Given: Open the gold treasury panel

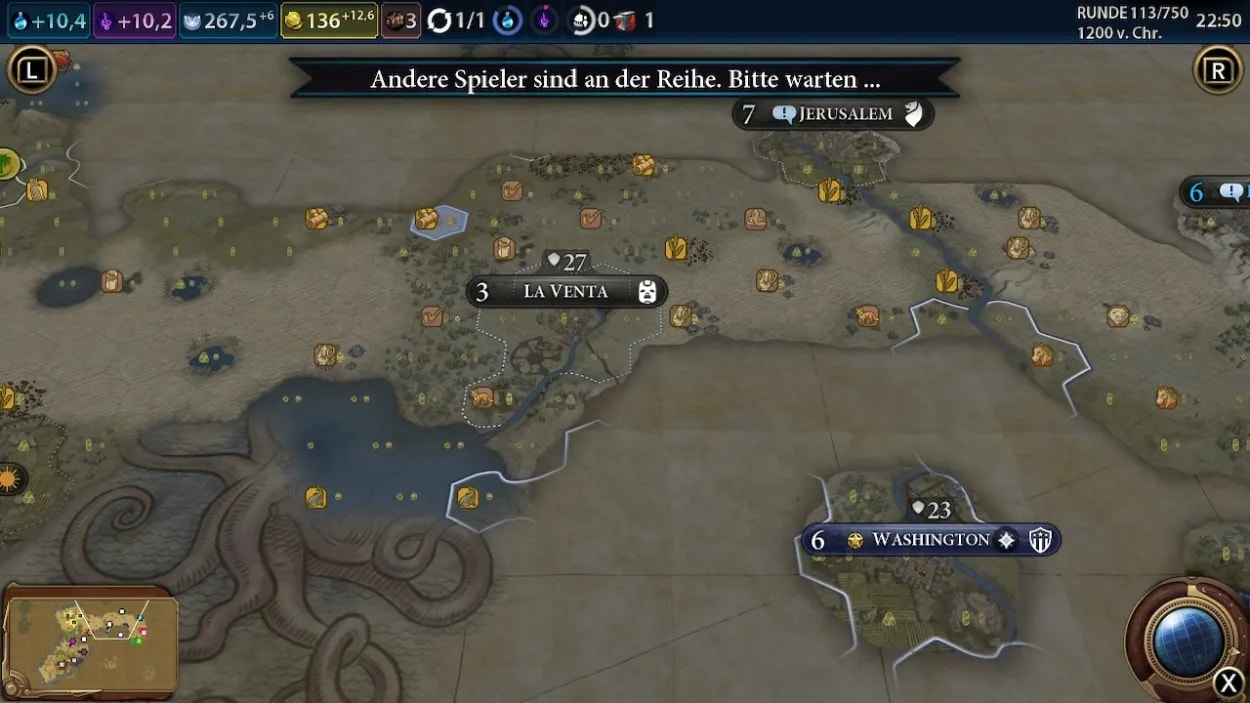Looking at the screenshot, I should point(328,20).
